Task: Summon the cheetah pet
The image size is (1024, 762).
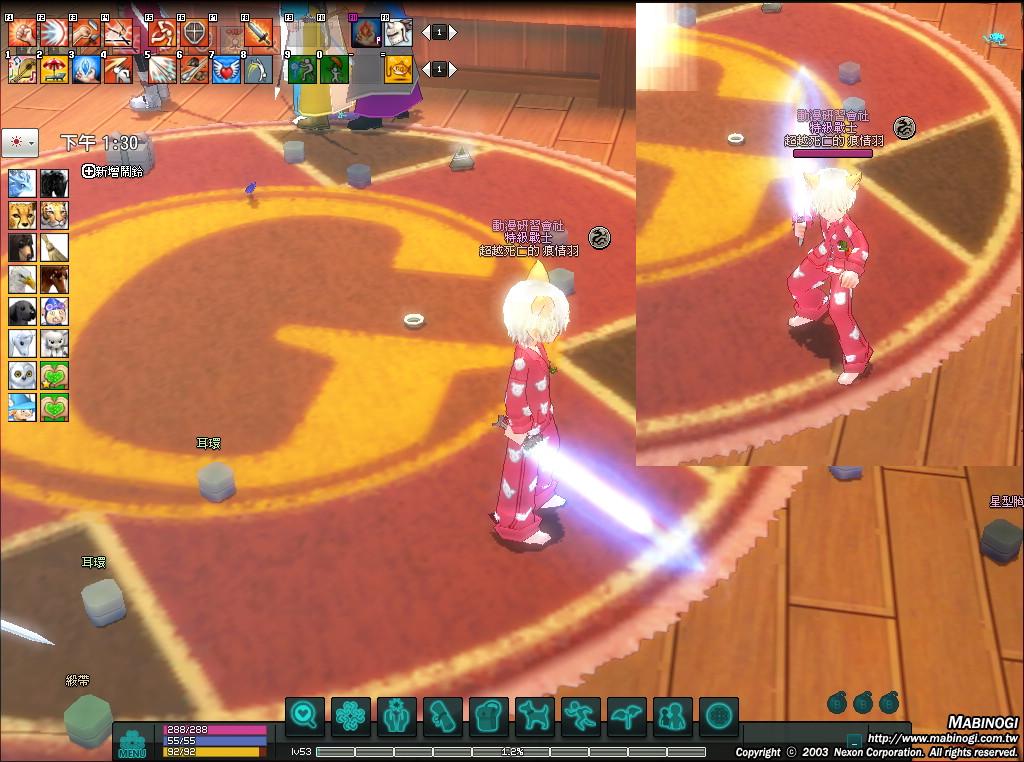Action: pyautogui.click(x=22, y=215)
